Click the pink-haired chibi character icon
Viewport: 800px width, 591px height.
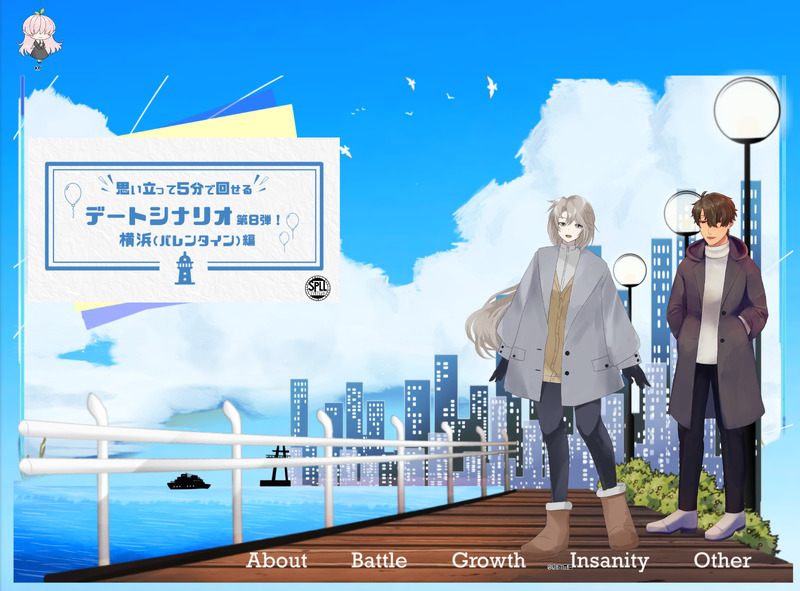coord(40,38)
